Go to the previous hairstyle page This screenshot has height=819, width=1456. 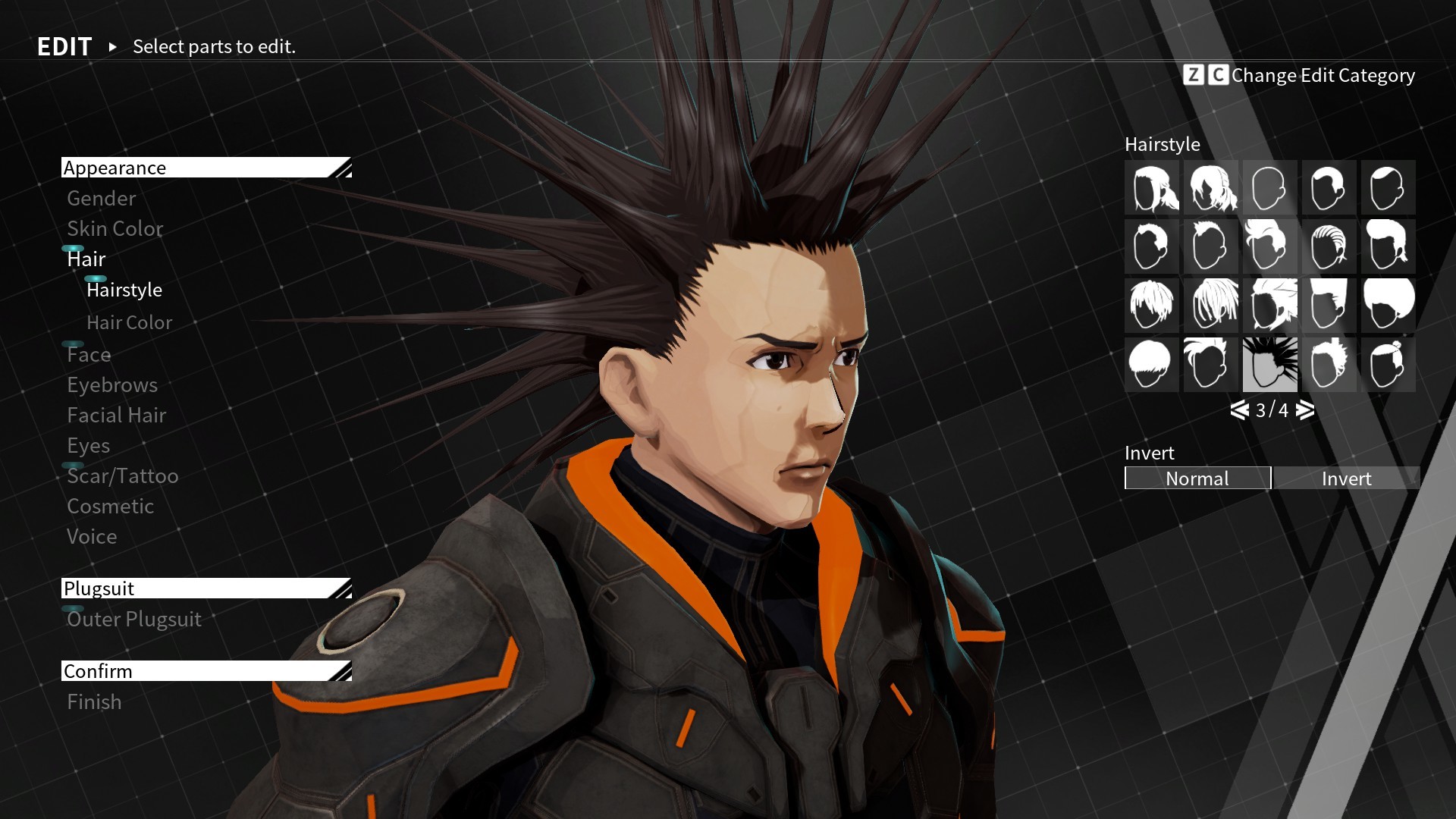[1239, 410]
